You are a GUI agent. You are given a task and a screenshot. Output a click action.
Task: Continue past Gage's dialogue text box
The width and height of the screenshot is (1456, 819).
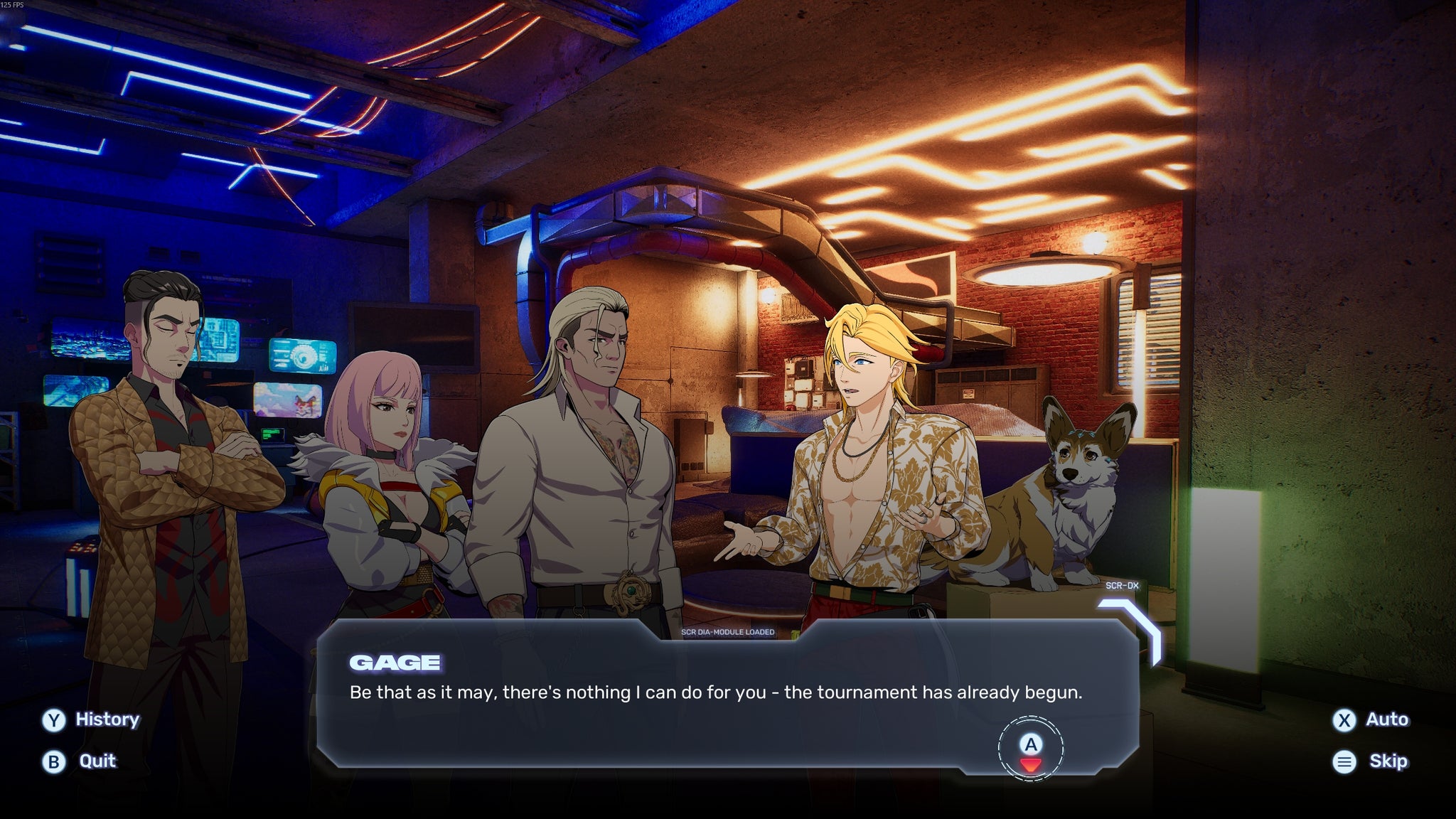pos(1030,749)
